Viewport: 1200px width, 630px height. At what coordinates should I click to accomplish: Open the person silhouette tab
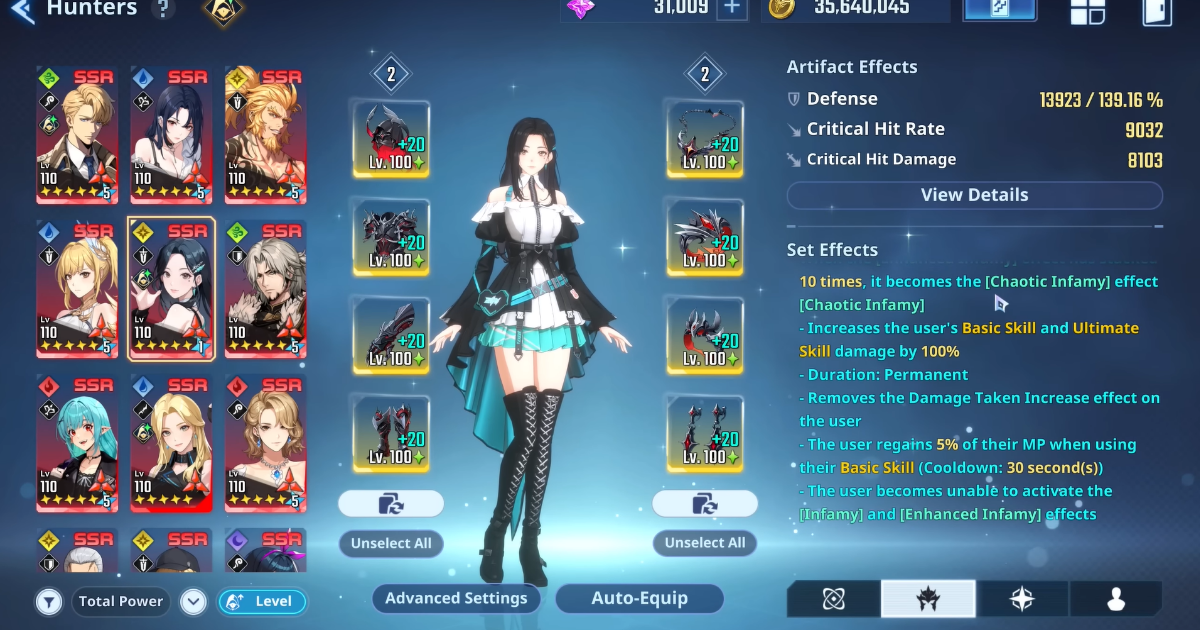tap(1116, 598)
